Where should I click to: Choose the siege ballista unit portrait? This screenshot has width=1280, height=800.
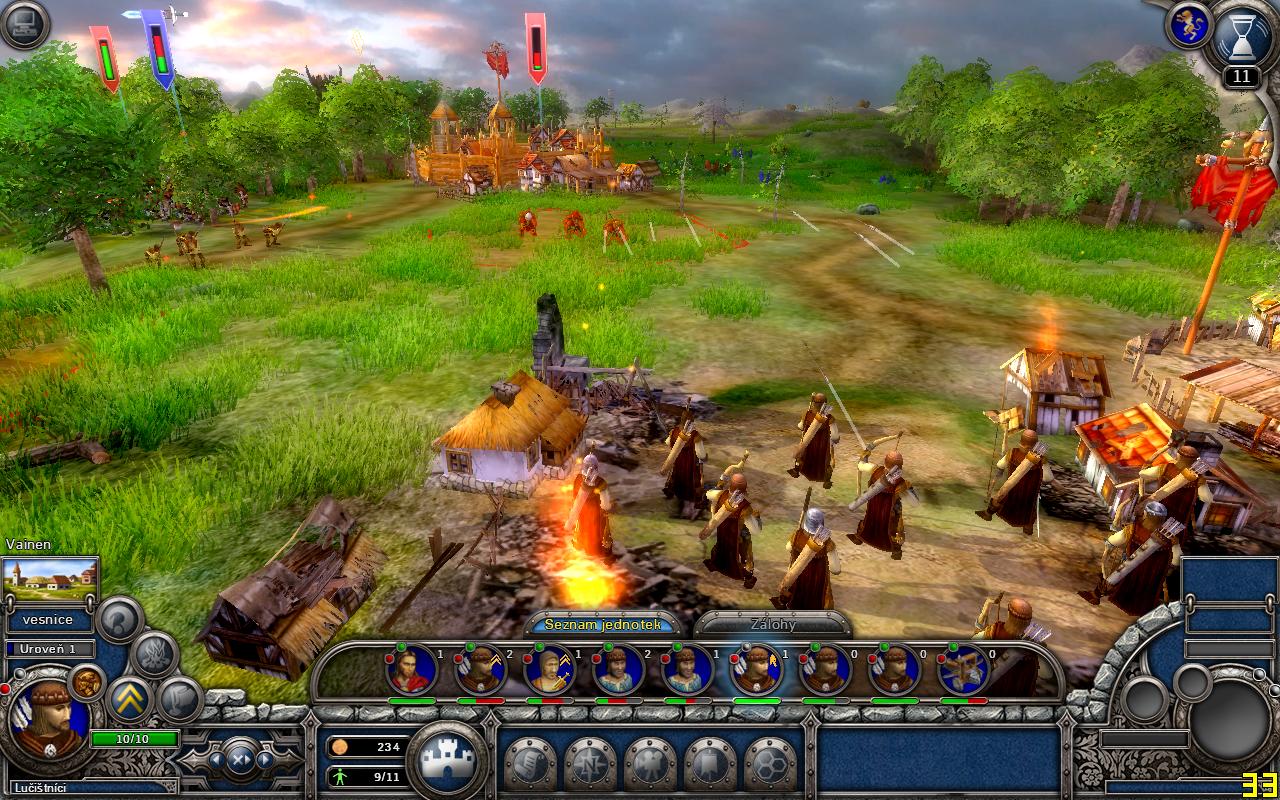tap(964, 669)
